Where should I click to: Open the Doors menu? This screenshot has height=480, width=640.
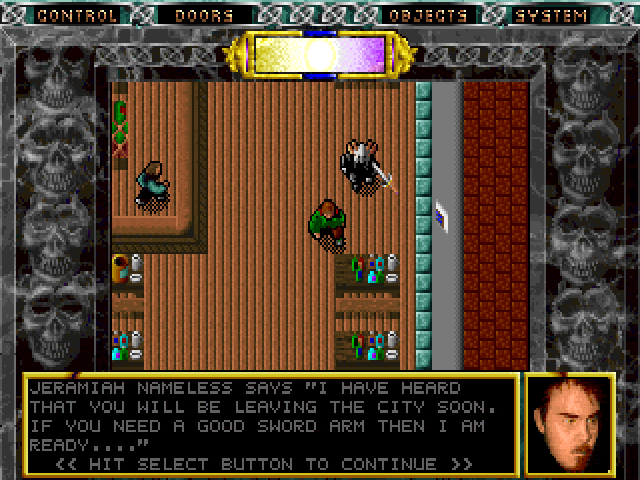click(203, 16)
